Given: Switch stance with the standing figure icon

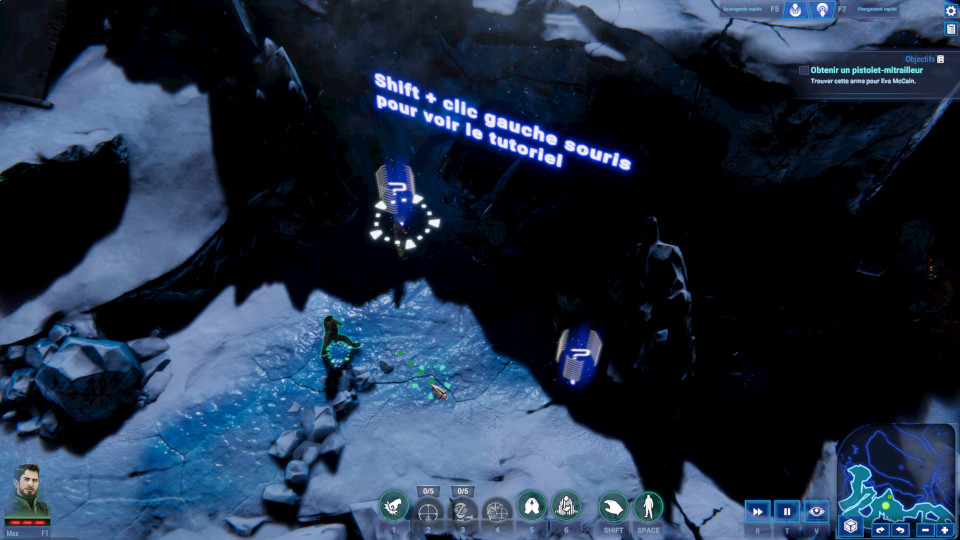Looking at the screenshot, I should point(648,506).
